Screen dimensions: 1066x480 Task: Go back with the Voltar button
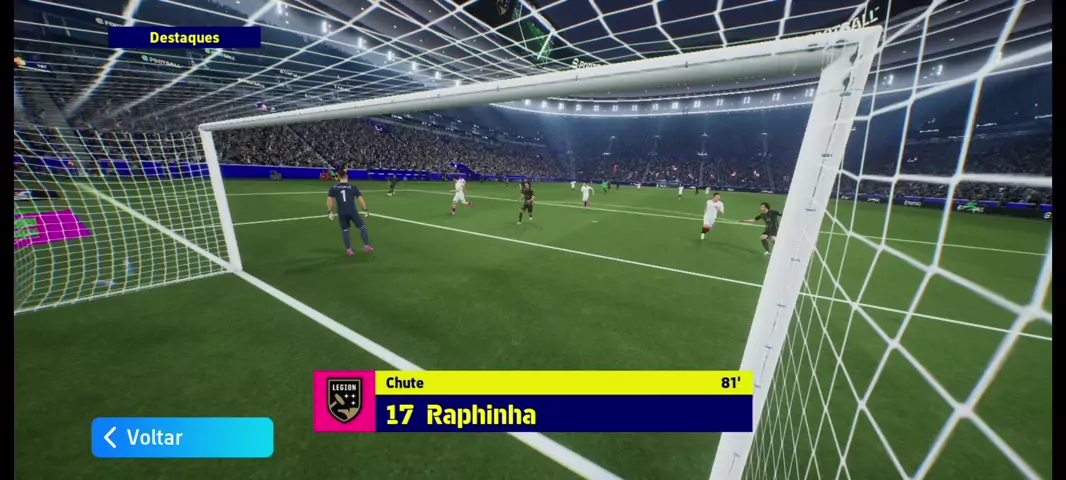[x=182, y=437]
